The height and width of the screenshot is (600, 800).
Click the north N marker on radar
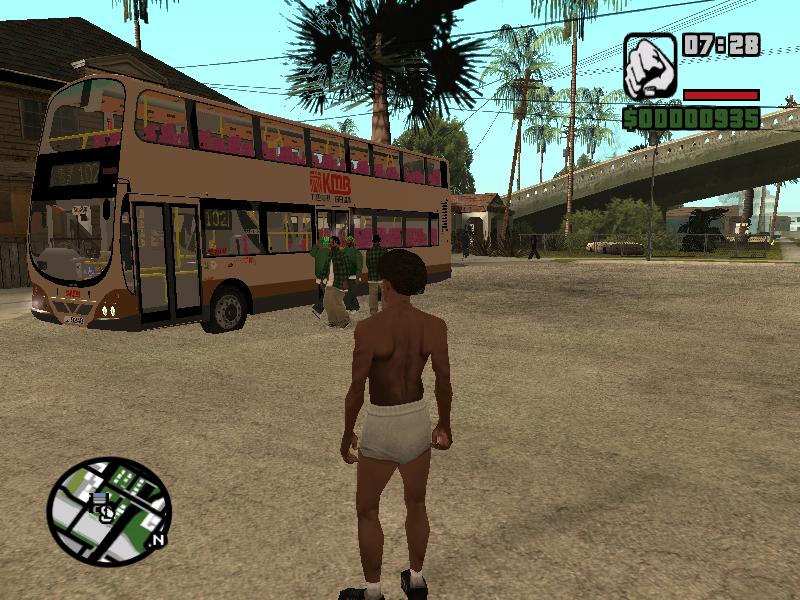coord(157,540)
